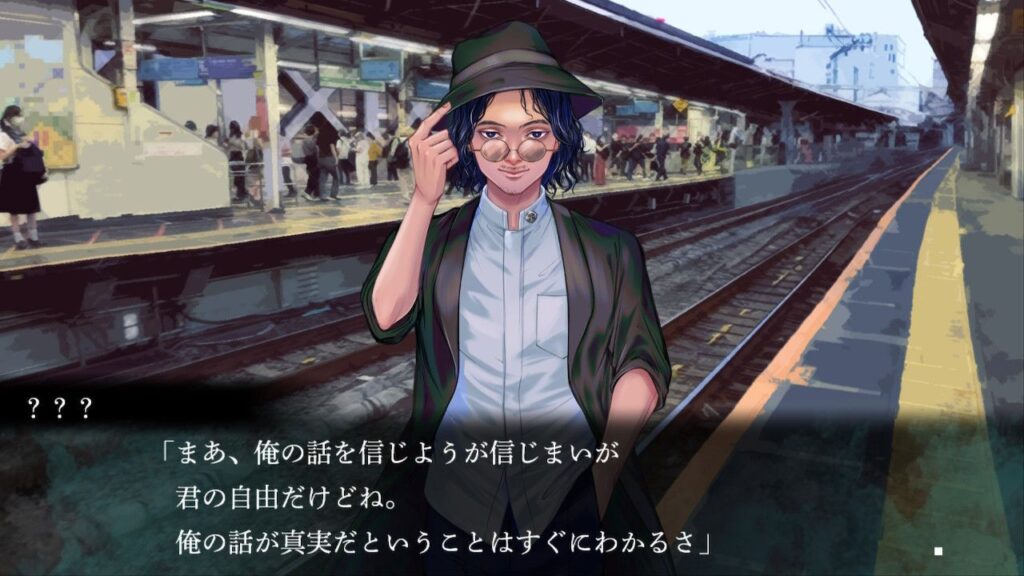This screenshot has height=576, width=1024.
Task: Click the white square continue indicator
Action: pyautogui.click(x=938, y=550)
